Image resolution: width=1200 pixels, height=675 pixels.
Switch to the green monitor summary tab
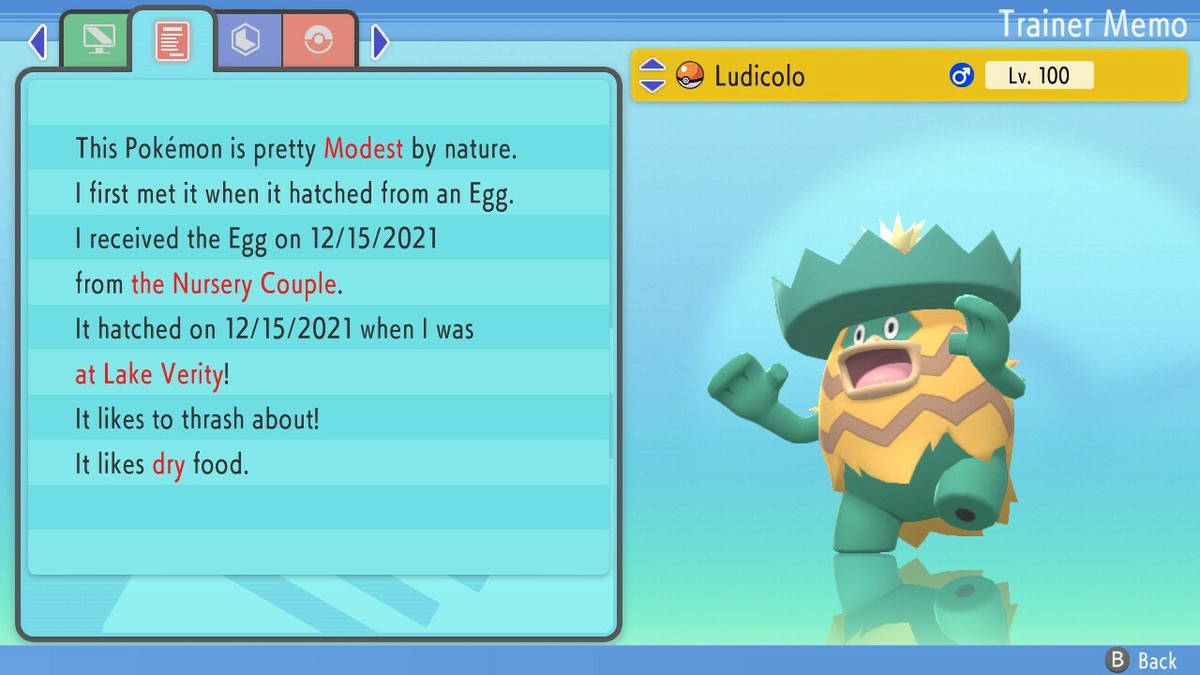pyautogui.click(x=97, y=41)
